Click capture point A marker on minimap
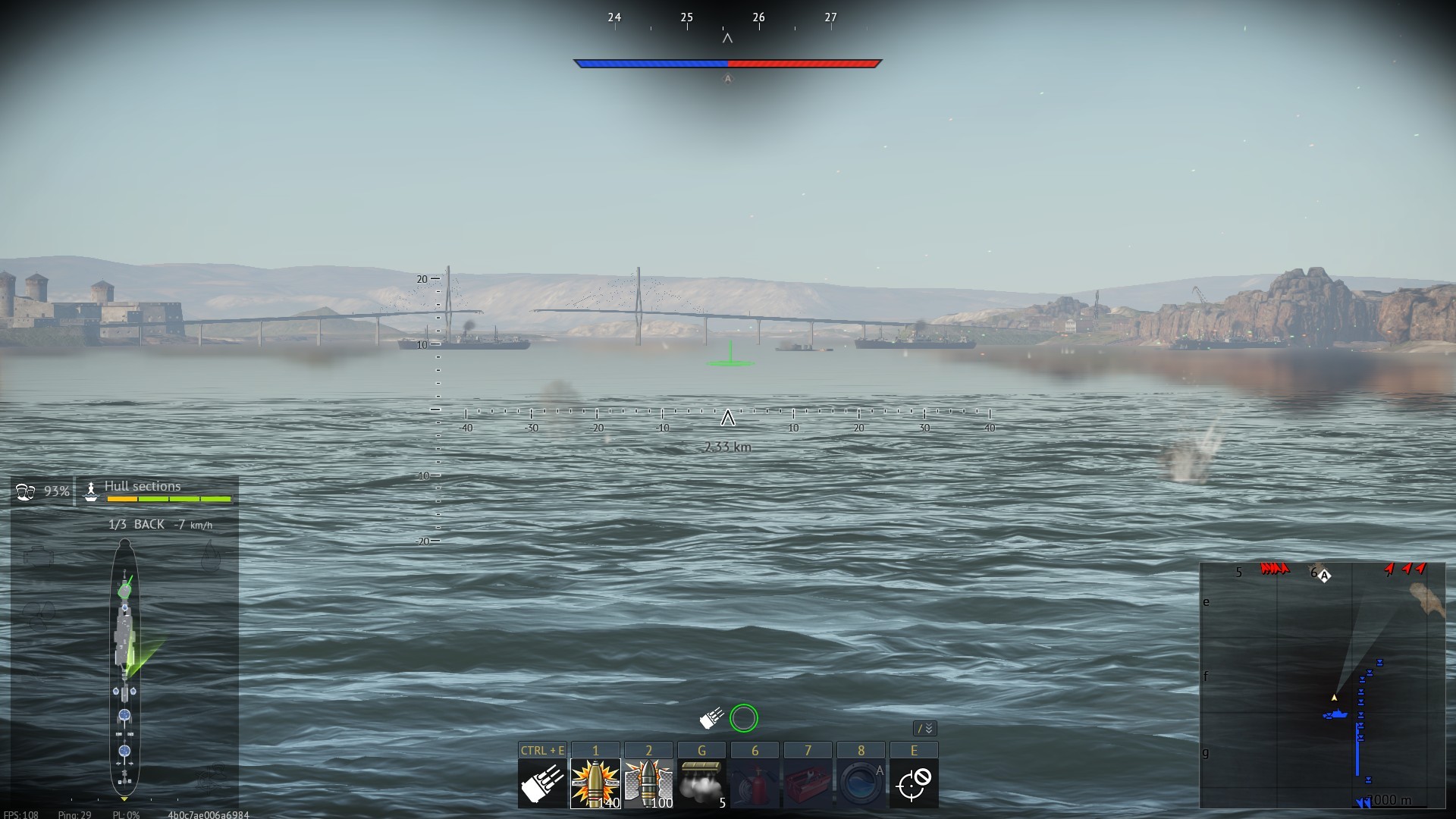This screenshot has height=819, width=1456. pos(1324,576)
